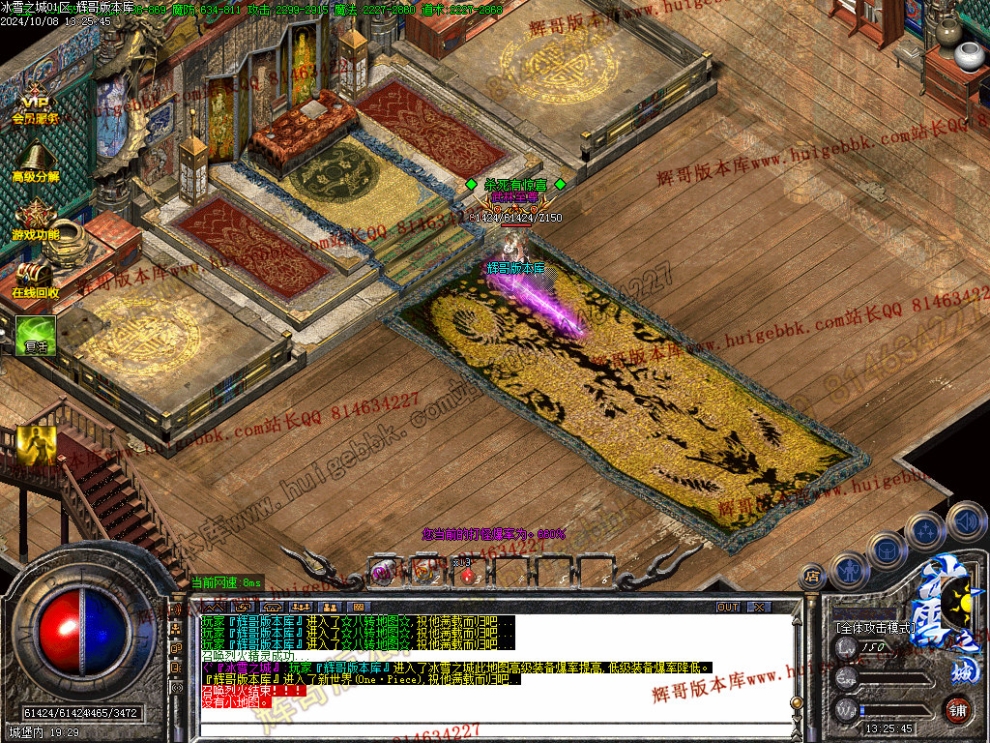This screenshot has height=743, width=990.
Task: Open the 游戏功能 menu
Action: click(36, 218)
